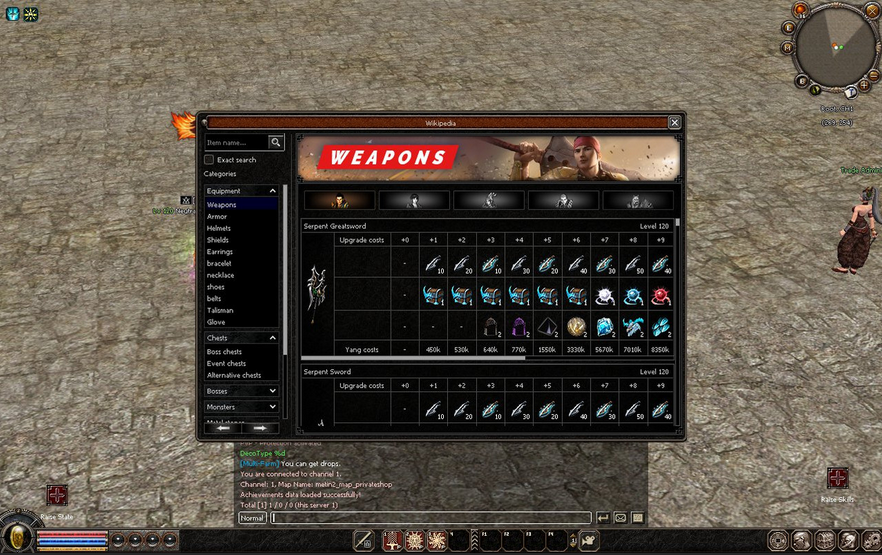Screen dimensions: 882x555
Task: Choose the Shields category
Action: [x=218, y=240]
